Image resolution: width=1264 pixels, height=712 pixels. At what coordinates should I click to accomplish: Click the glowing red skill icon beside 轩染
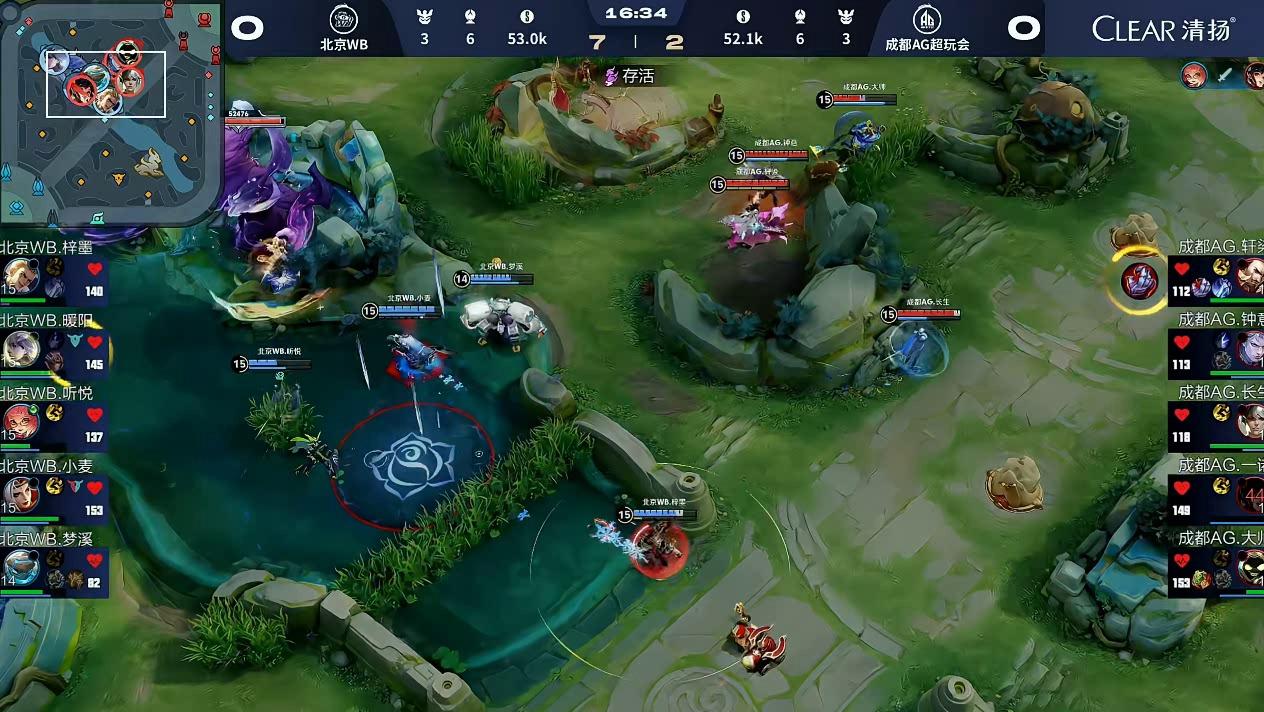1139,281
